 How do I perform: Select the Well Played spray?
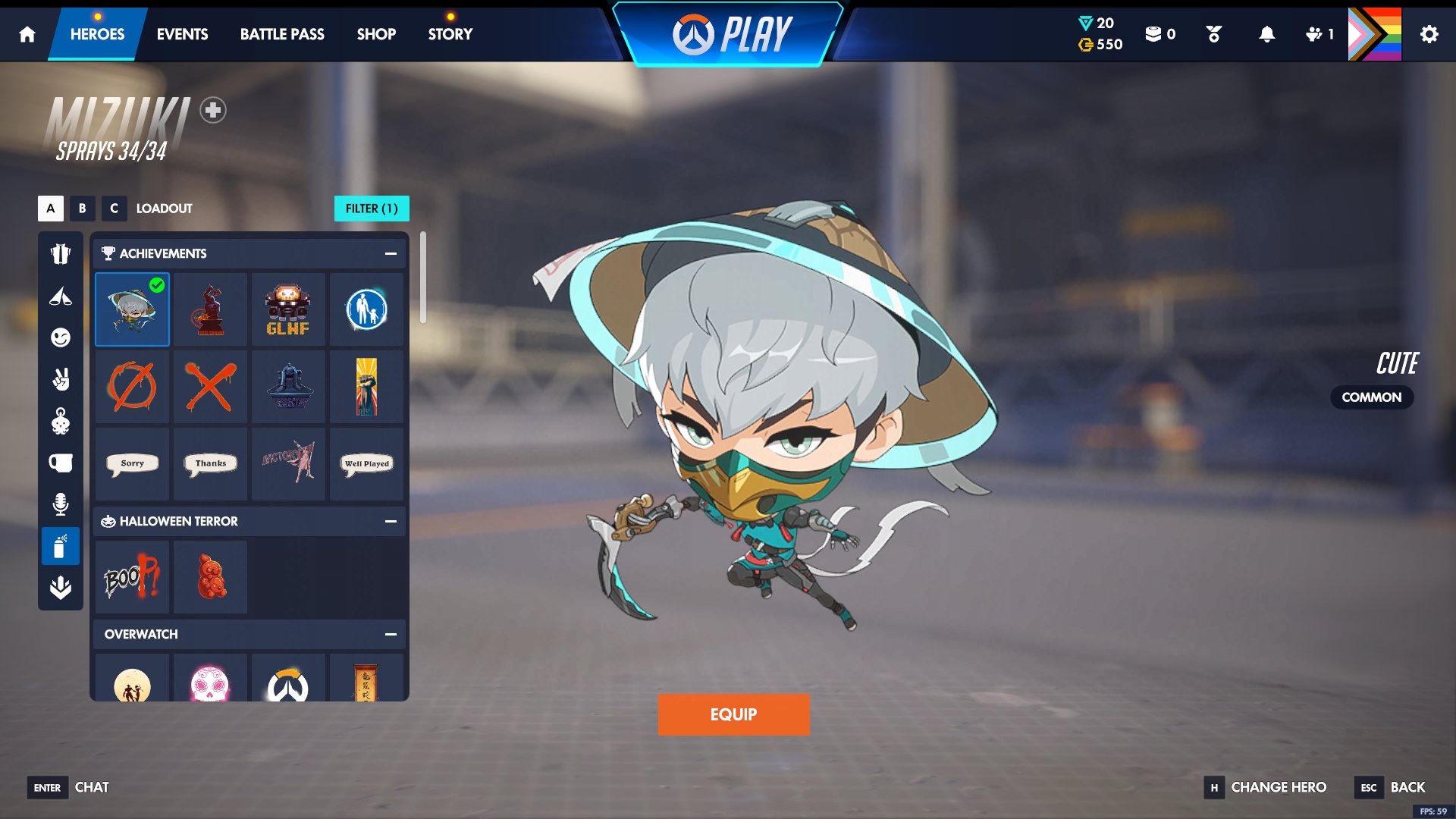point(367,463)
